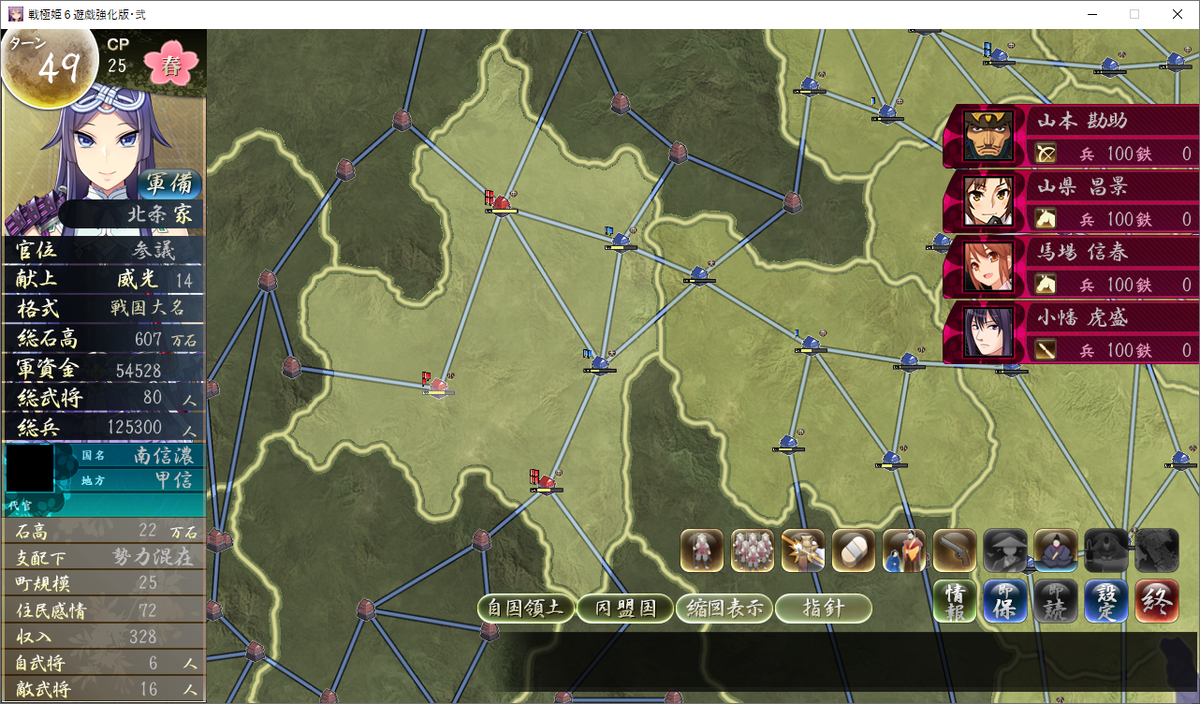
Task: Select general 山本 勘助 from the list
Action: tap(1070, 136)
